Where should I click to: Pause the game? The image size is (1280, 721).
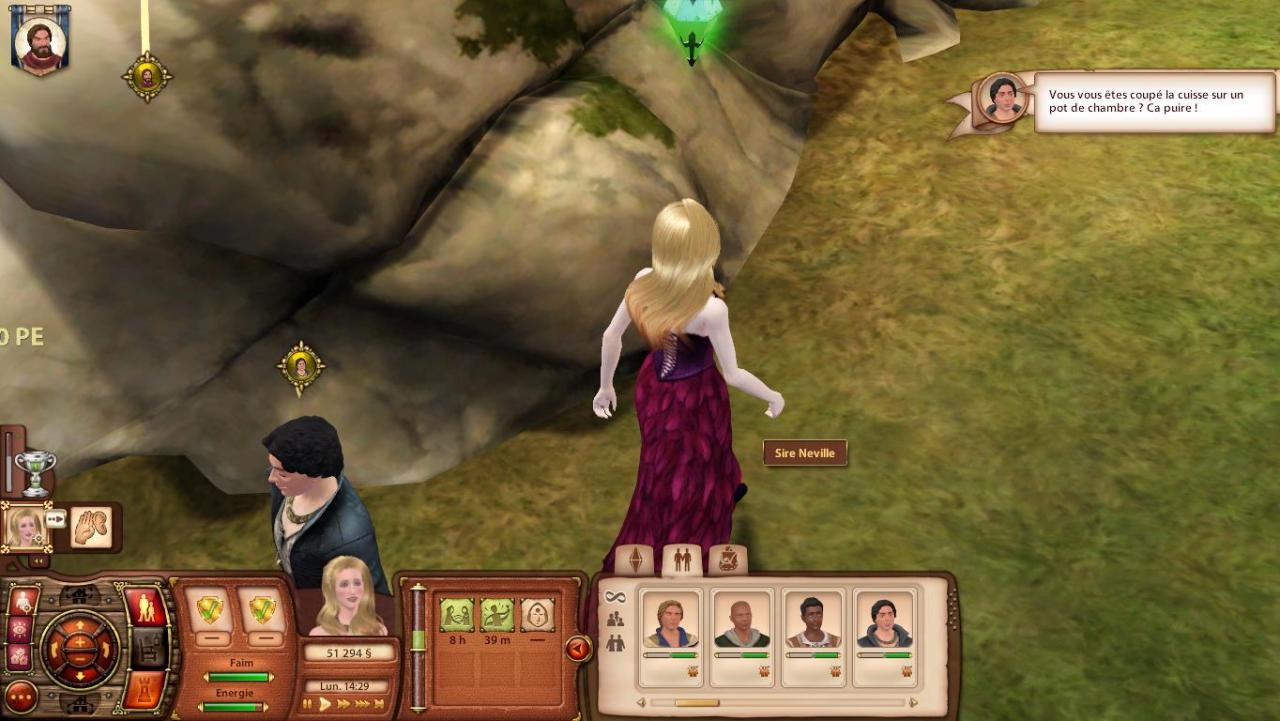[x=309, y=704]
